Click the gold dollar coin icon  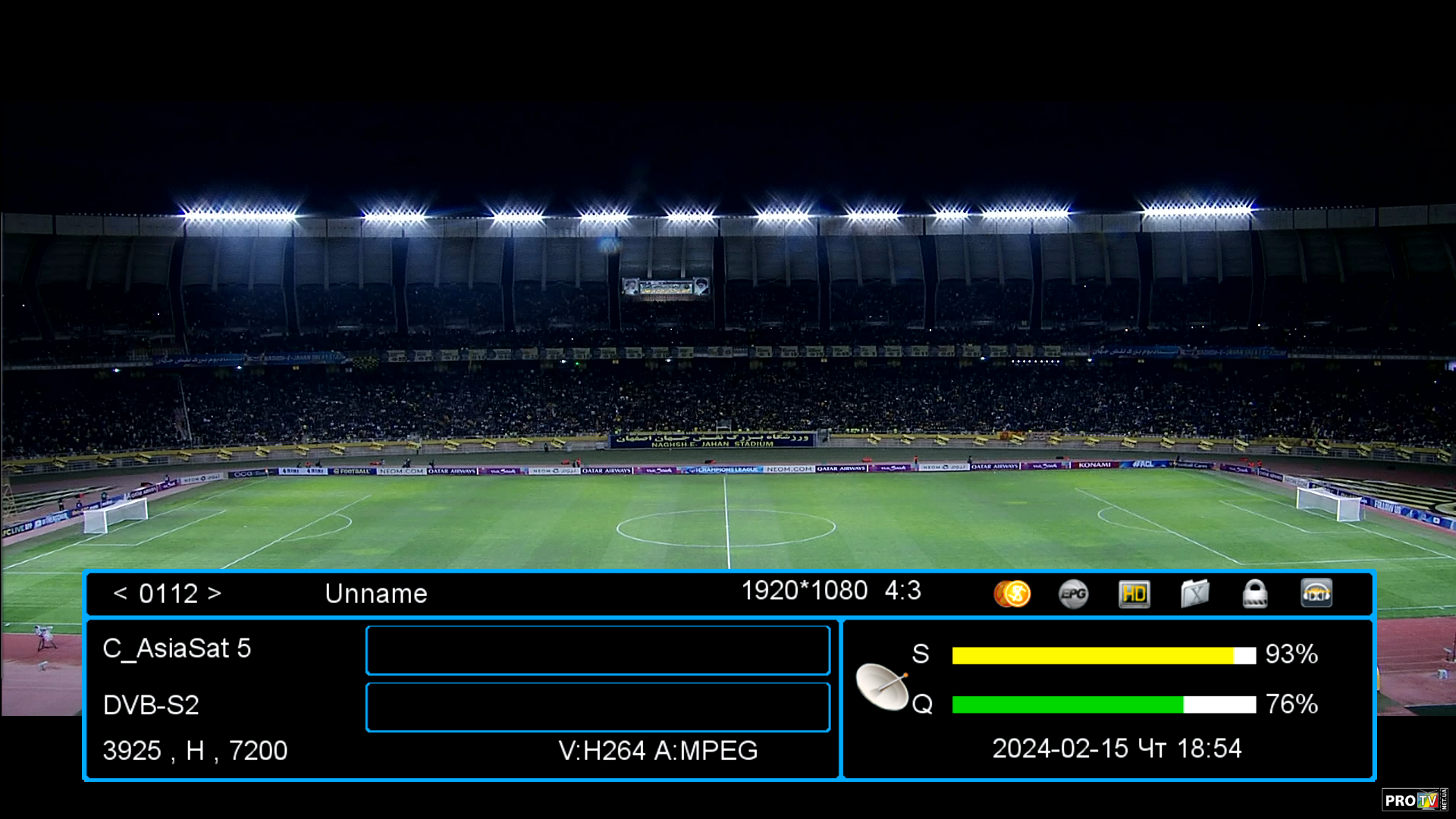[x=1012, y=594]
